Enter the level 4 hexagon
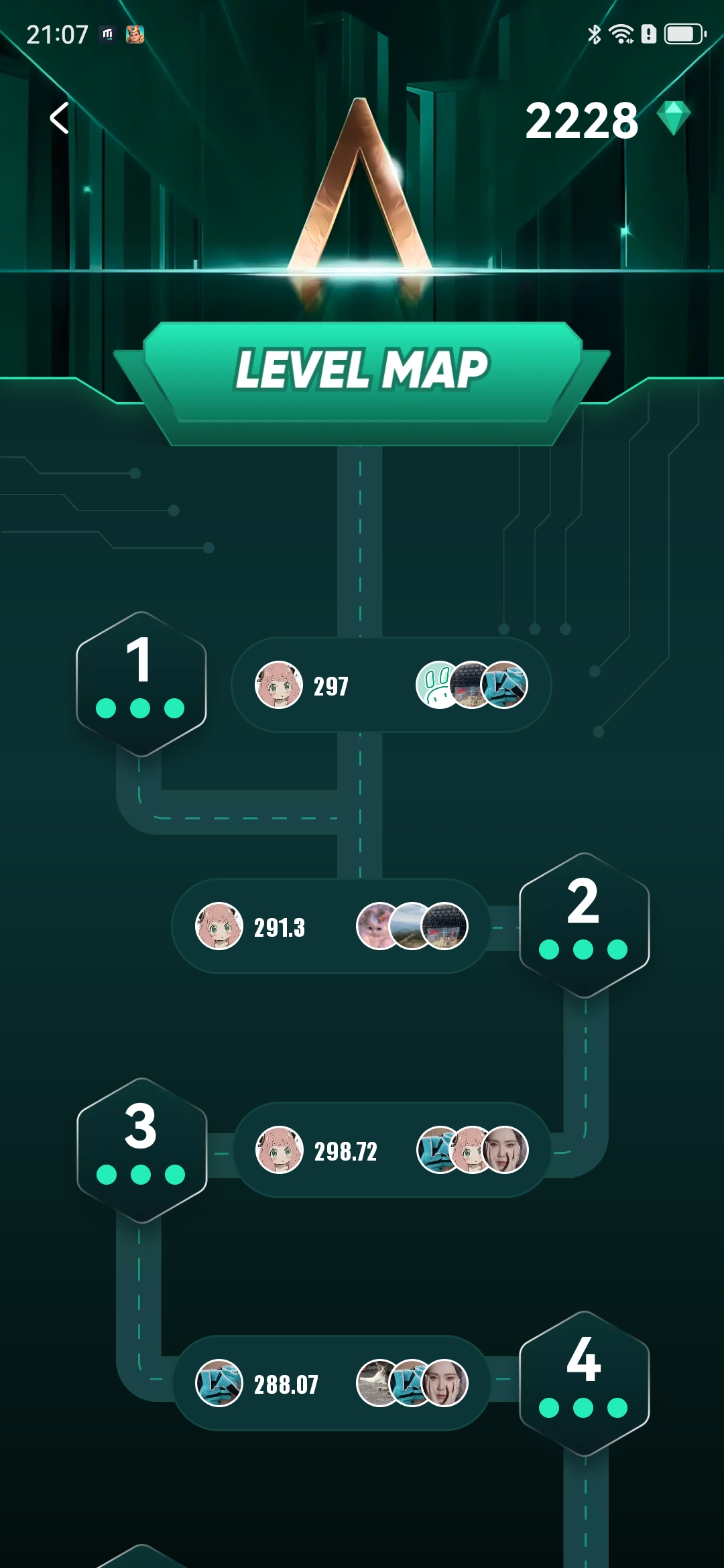The image size is (724, 1568). click(584, 1383)
